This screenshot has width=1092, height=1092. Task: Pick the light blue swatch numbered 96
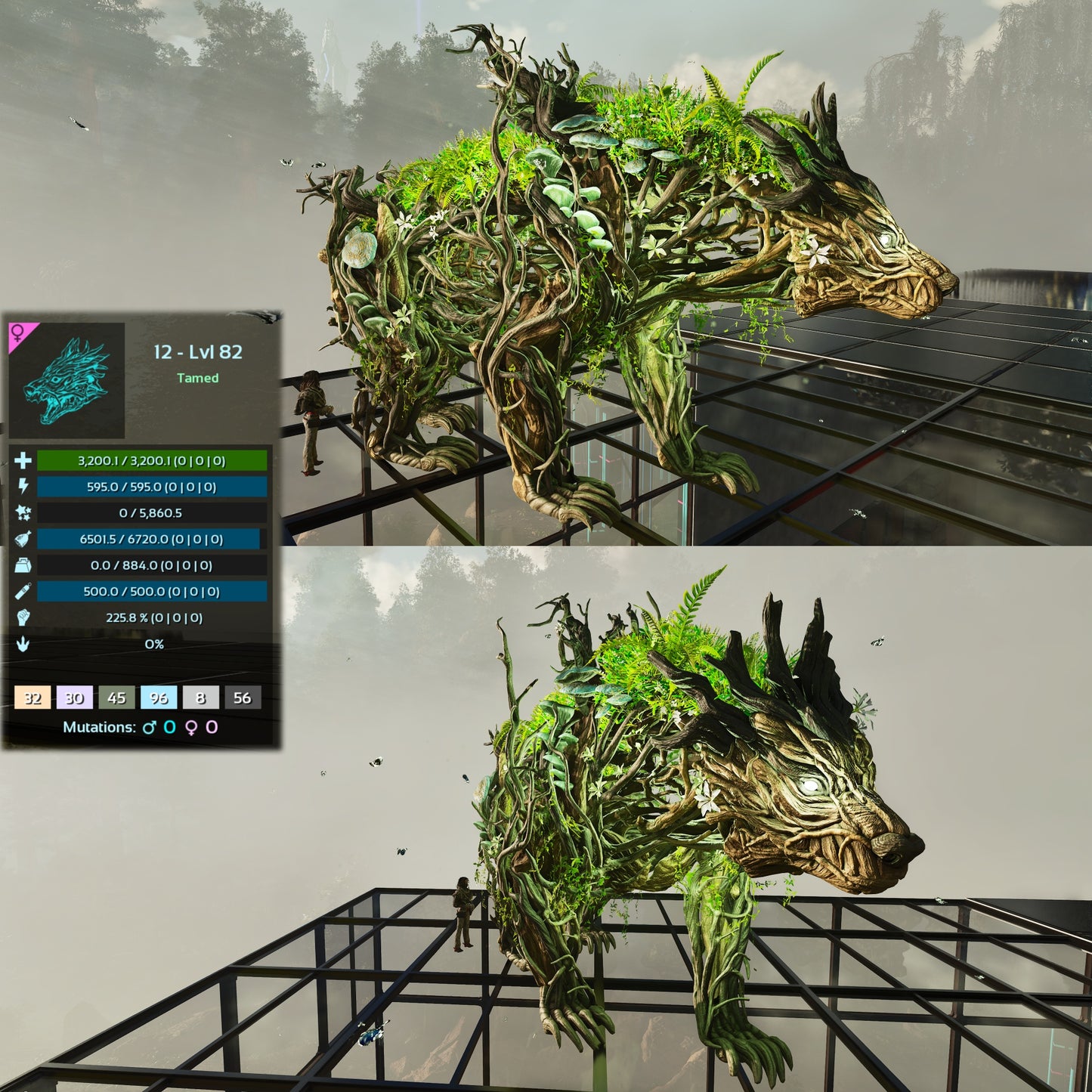click(x=159, y=698)
